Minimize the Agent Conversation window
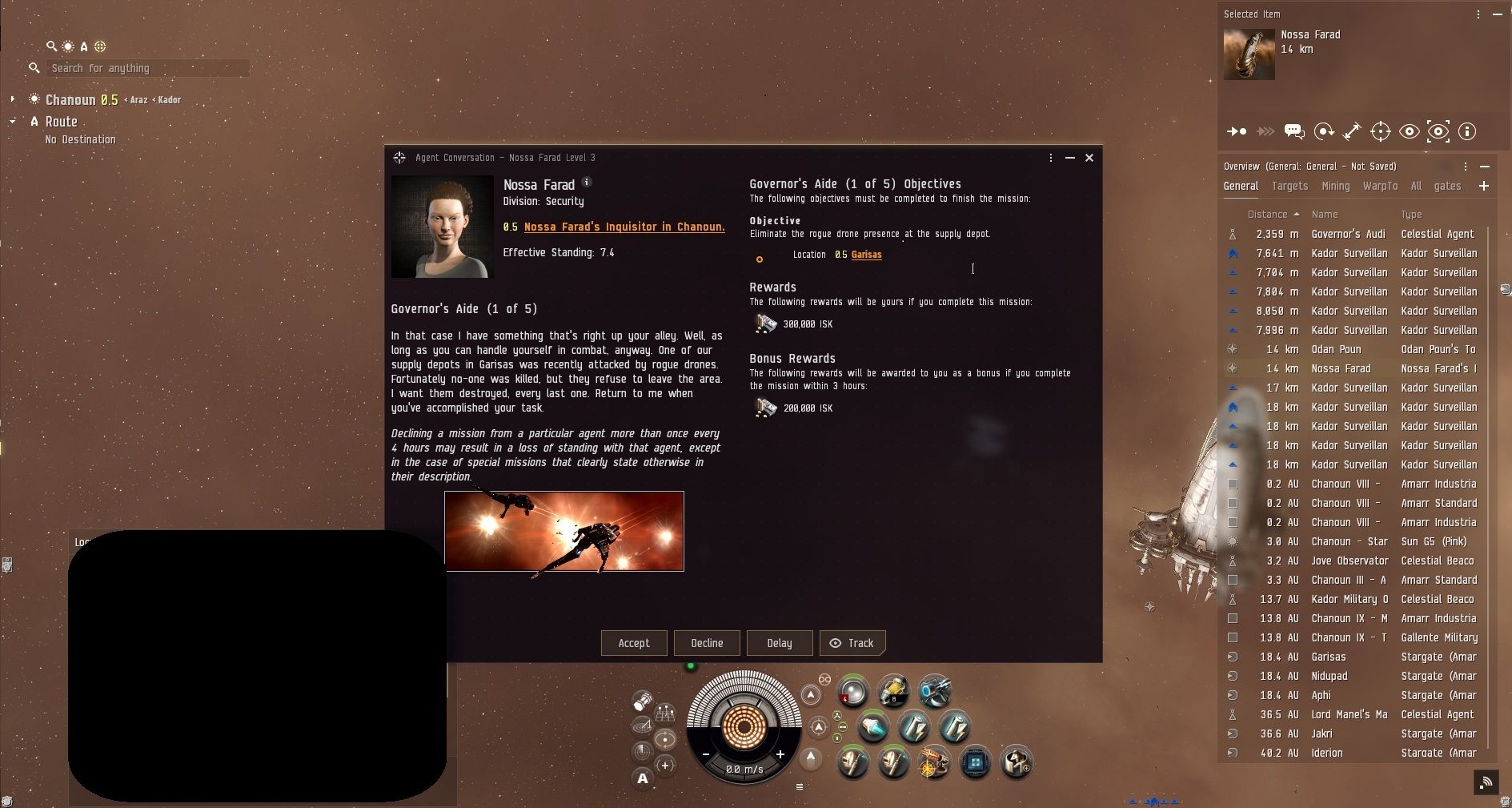The image size is (1512, 808). [x=1070, y=158]
